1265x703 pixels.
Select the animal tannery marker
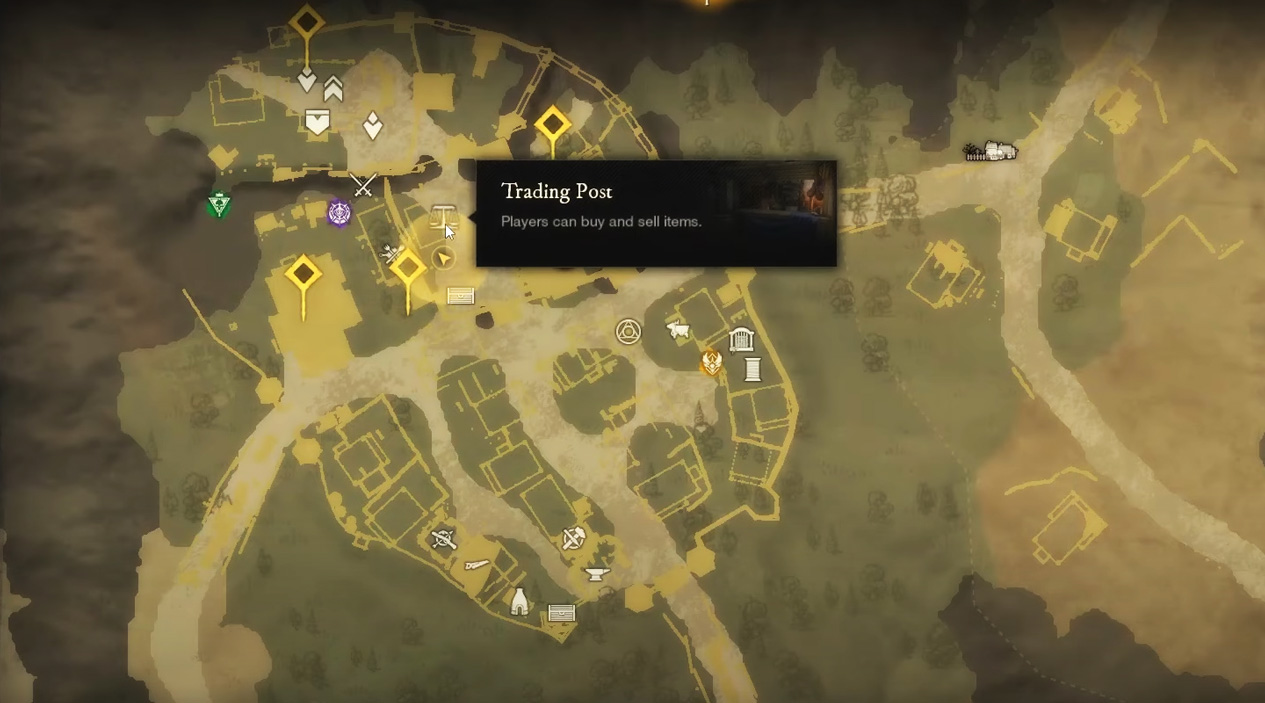point(679,329)
